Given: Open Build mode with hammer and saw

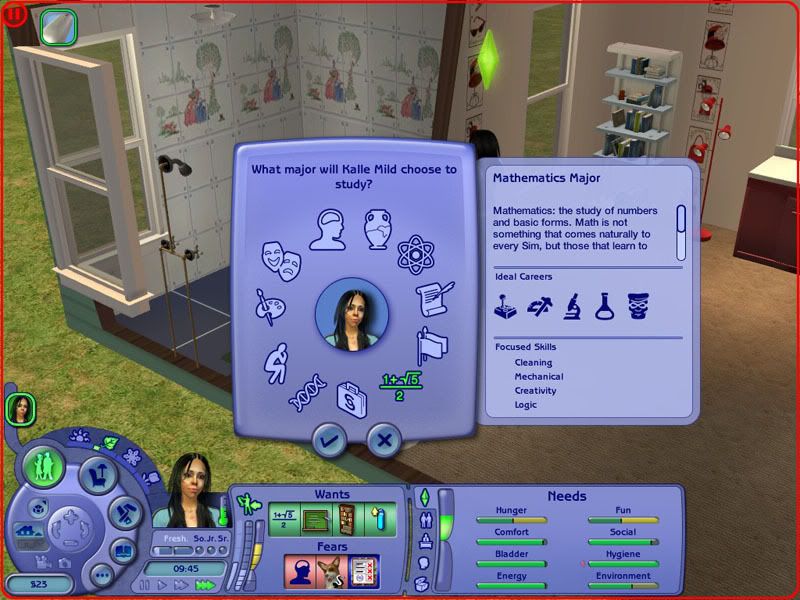Looking at the screenshot, I should tap(124, 513).
